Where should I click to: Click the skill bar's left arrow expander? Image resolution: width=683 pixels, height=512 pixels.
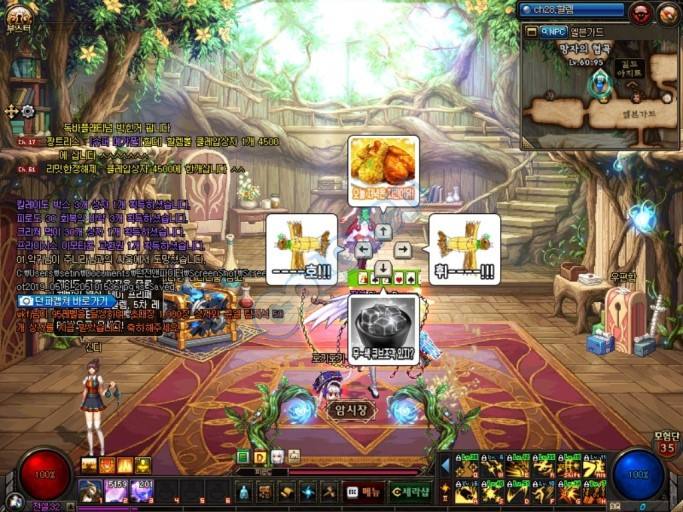(x=444, y=465)
